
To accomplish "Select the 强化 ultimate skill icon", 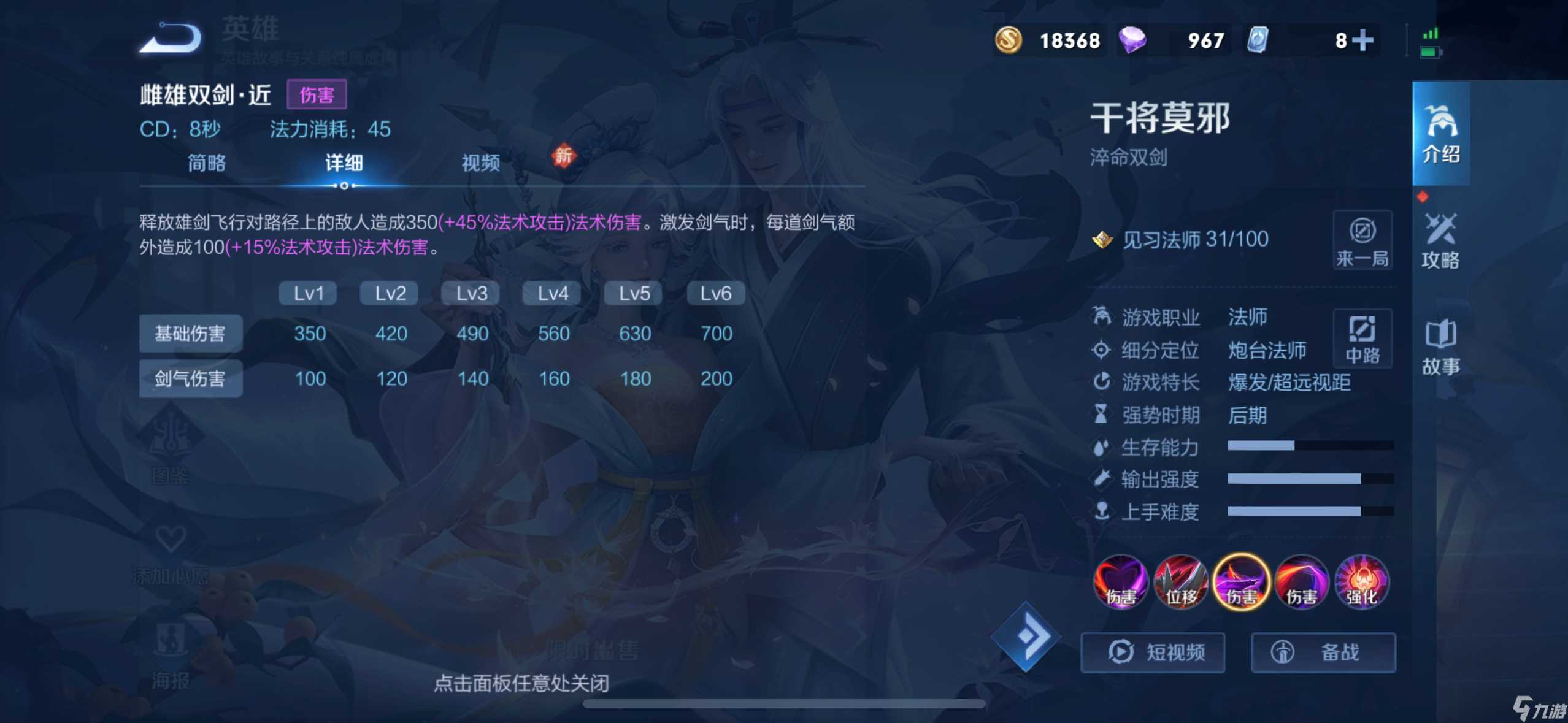I will coord(1363,583).
